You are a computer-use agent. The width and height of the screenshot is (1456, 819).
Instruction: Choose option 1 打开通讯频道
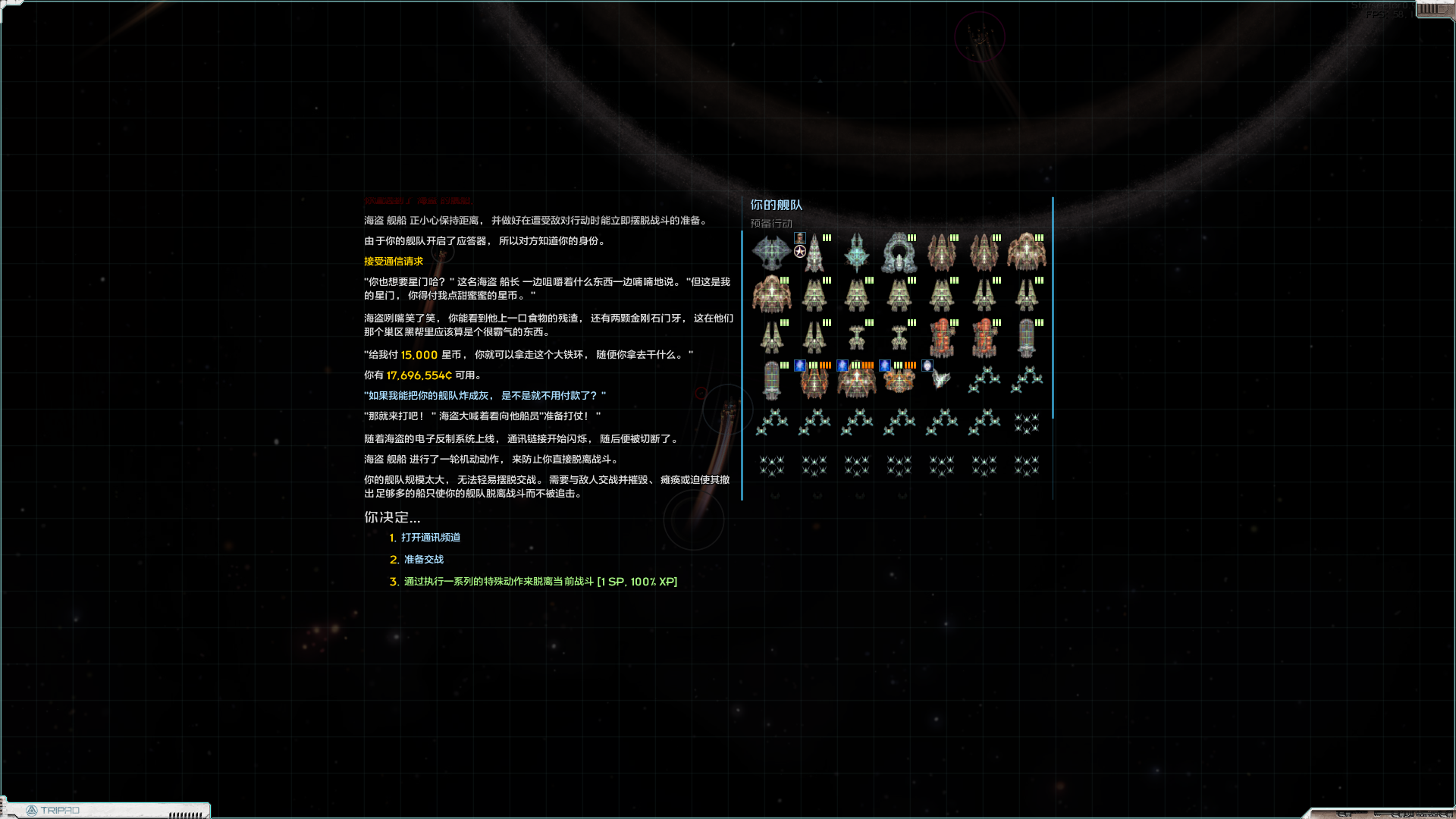pyautogui.click(x=431, y=538)
